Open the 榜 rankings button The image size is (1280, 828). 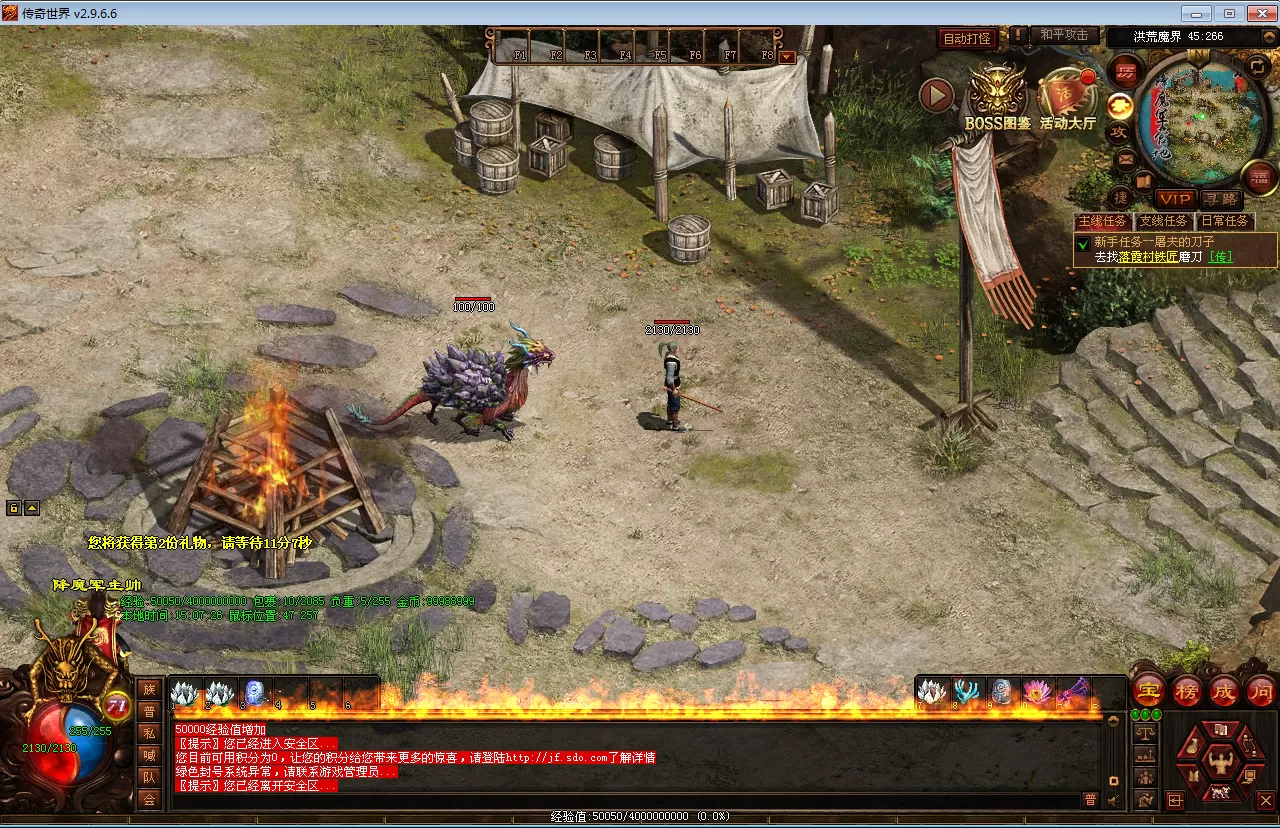[x=1187, y=690]
